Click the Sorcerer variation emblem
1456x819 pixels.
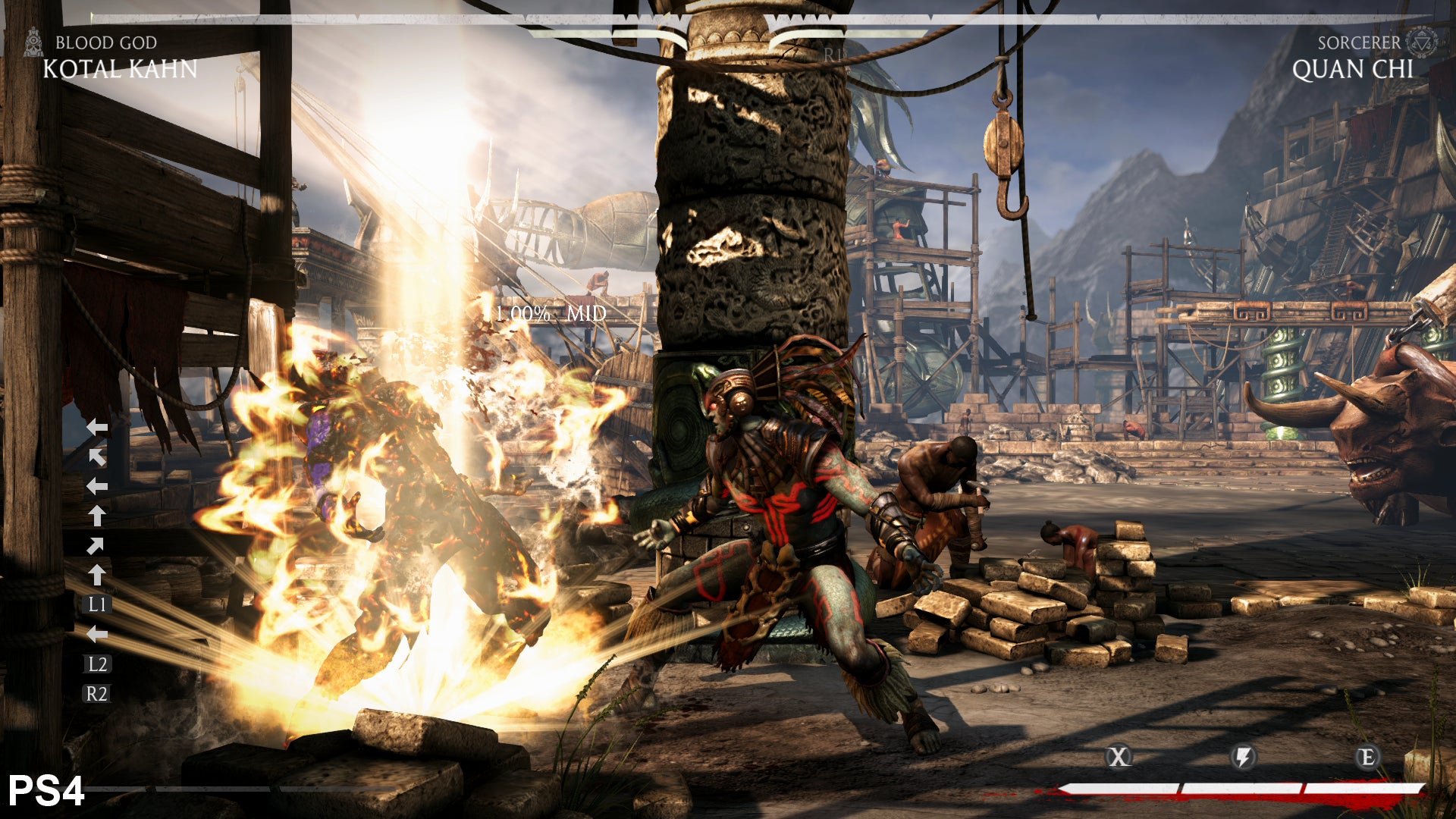(1420, 42)
